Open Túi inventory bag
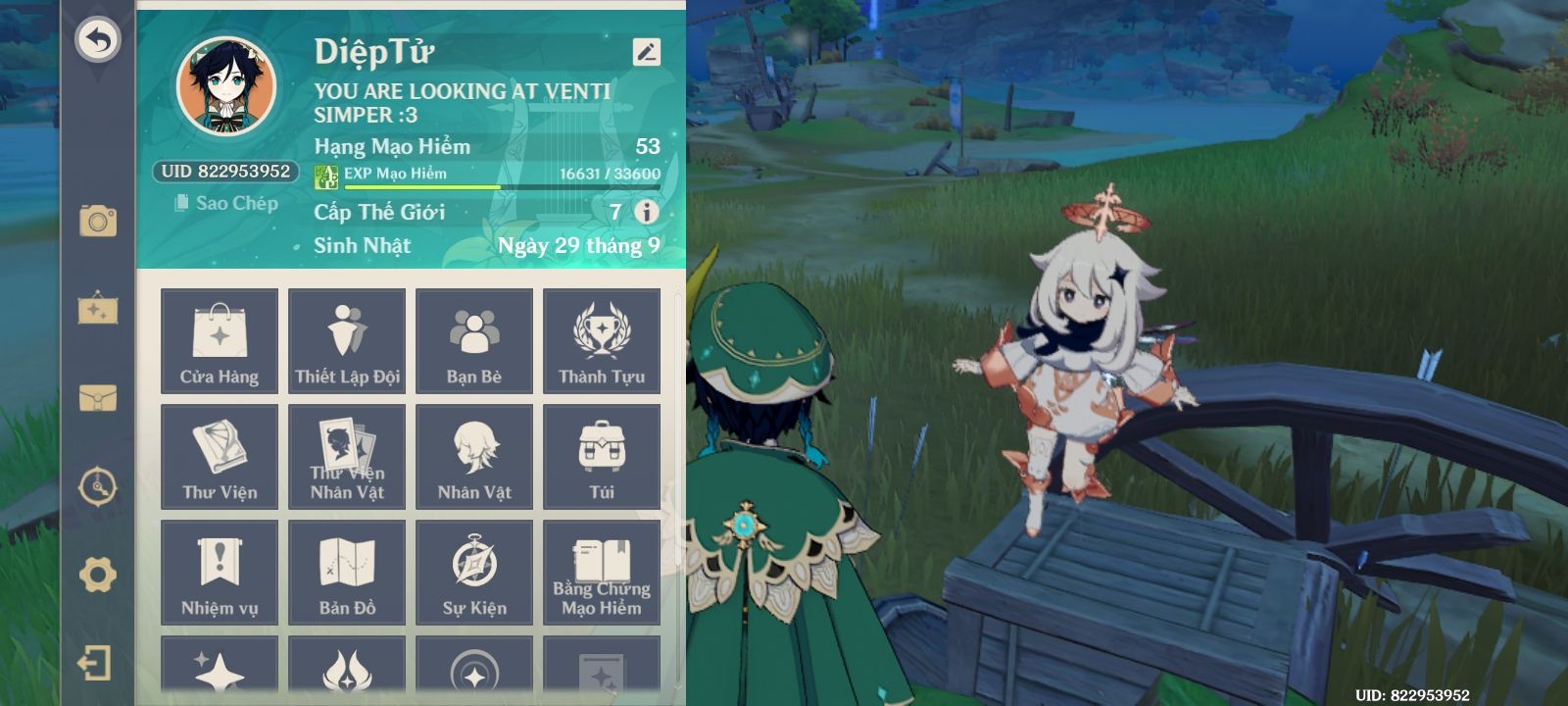This screenshot has width=1568, height=706. pyautogui.click(x=602, y=457)
